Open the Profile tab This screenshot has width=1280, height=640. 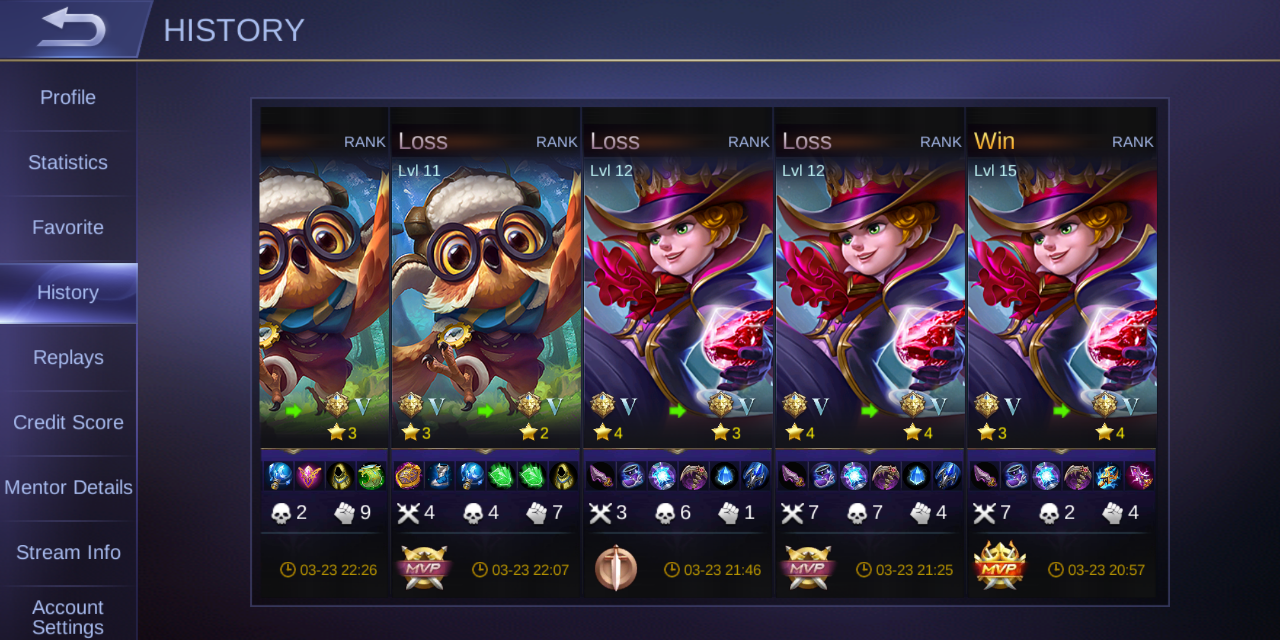[68, 98]
